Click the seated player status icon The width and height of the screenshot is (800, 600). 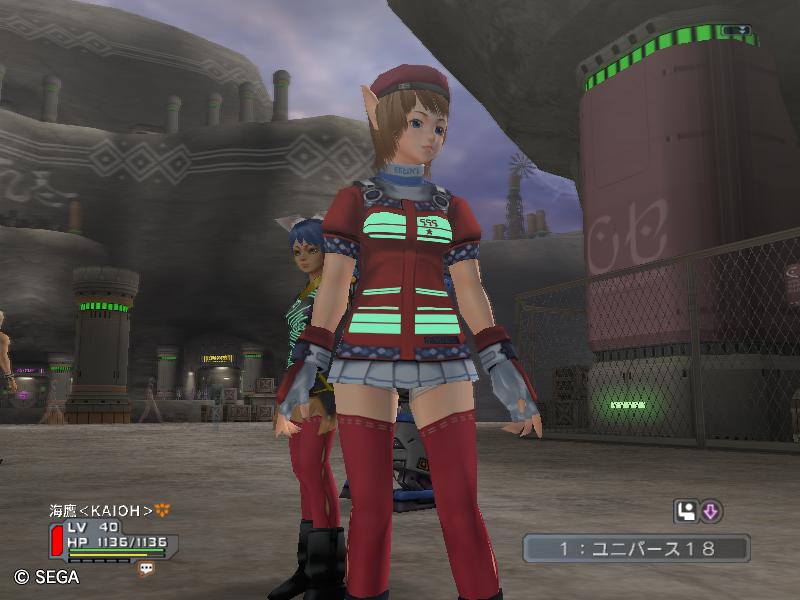686,512
